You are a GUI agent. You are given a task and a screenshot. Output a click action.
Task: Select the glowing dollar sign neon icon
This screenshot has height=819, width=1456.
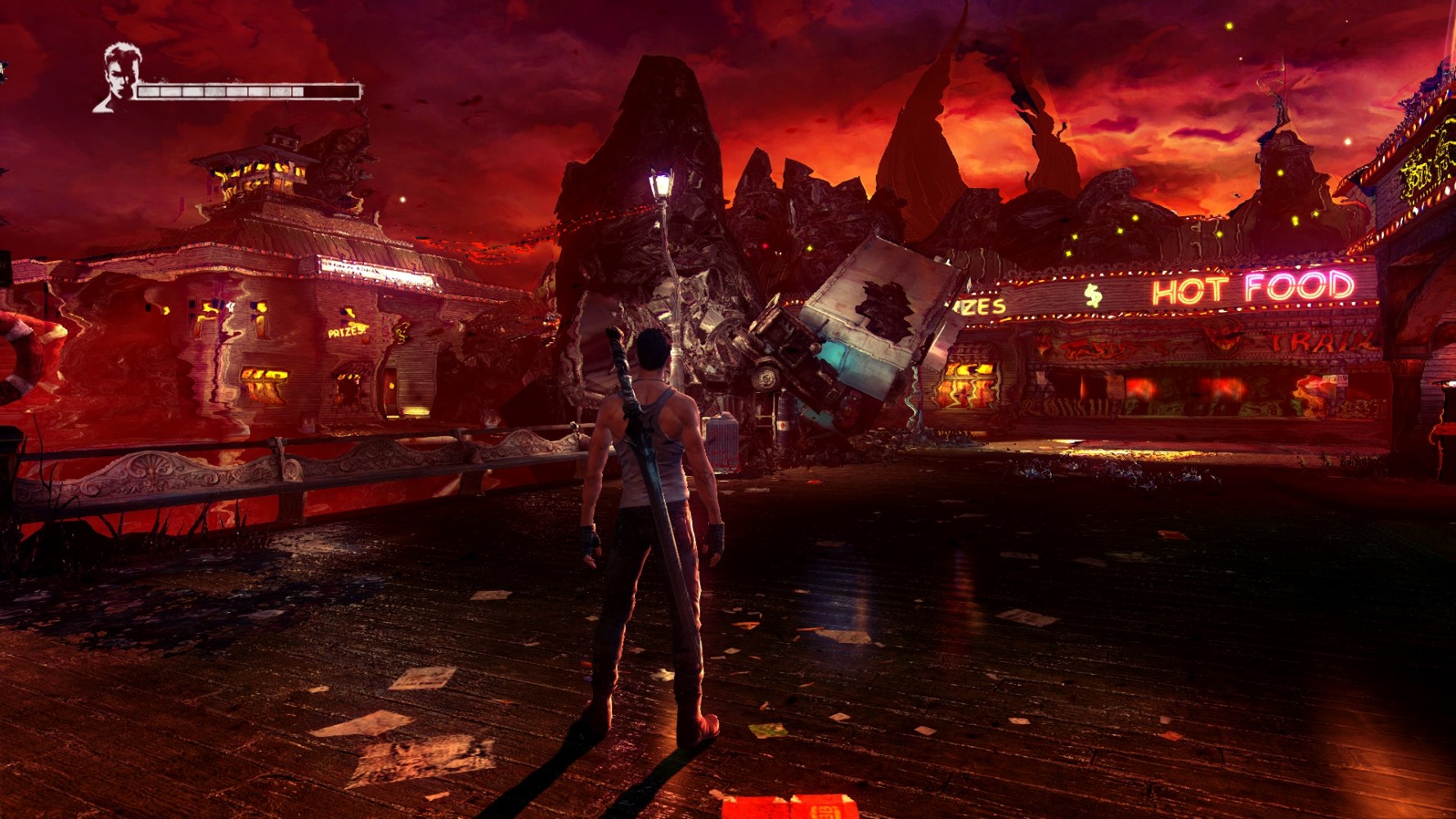click(1093, 295)
